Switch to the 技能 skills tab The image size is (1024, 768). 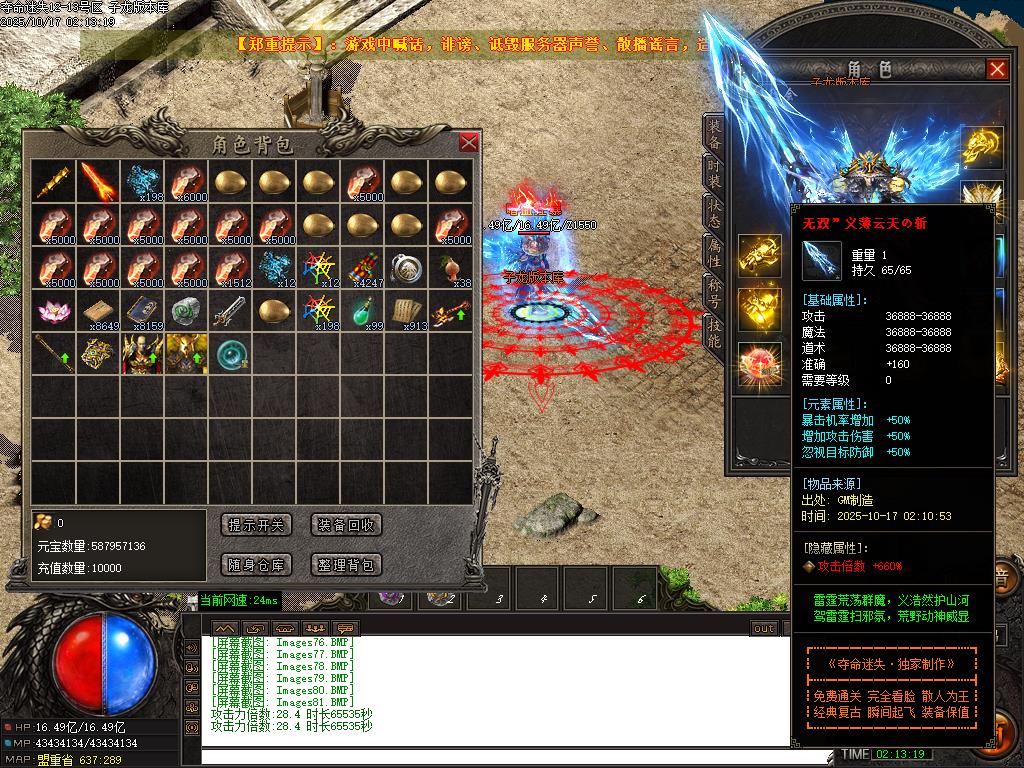713,333
